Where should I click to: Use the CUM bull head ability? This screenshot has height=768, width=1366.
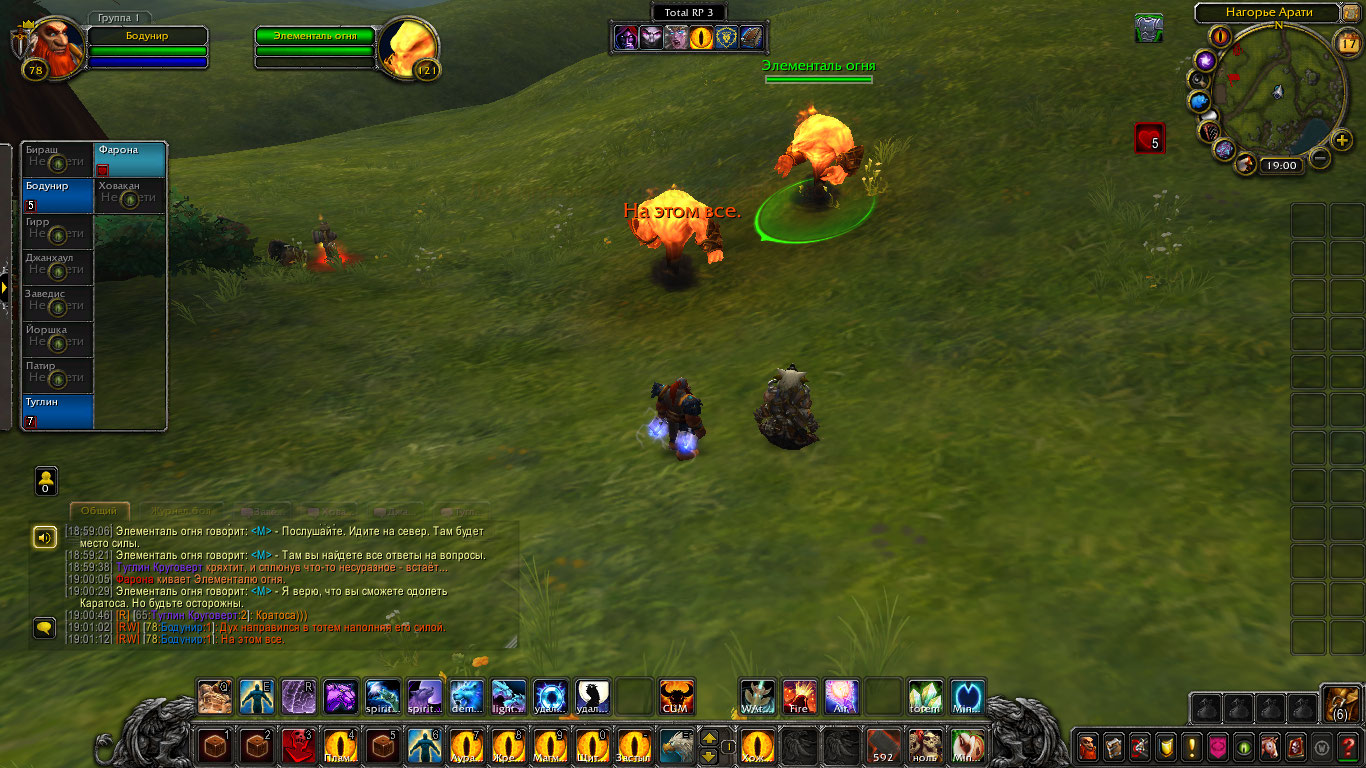click(x=677, y=696)
